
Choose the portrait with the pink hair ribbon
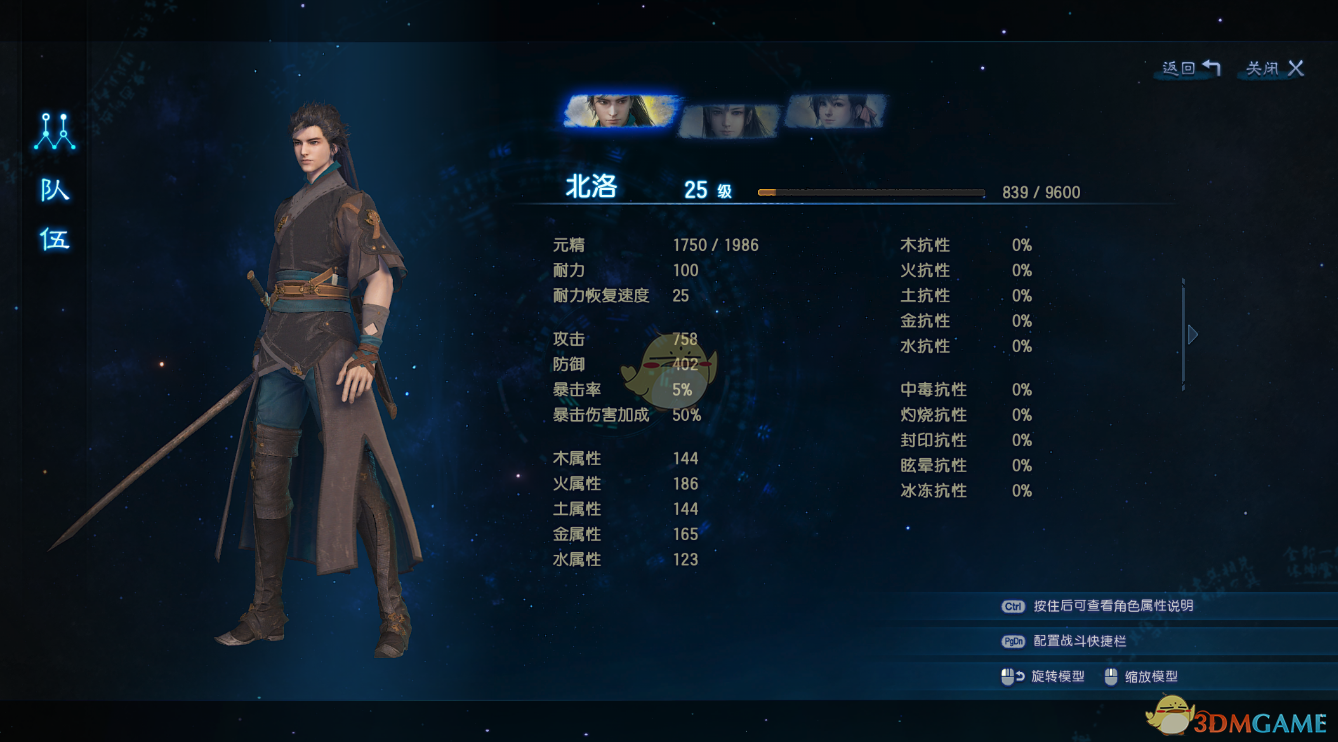[835, 111]
